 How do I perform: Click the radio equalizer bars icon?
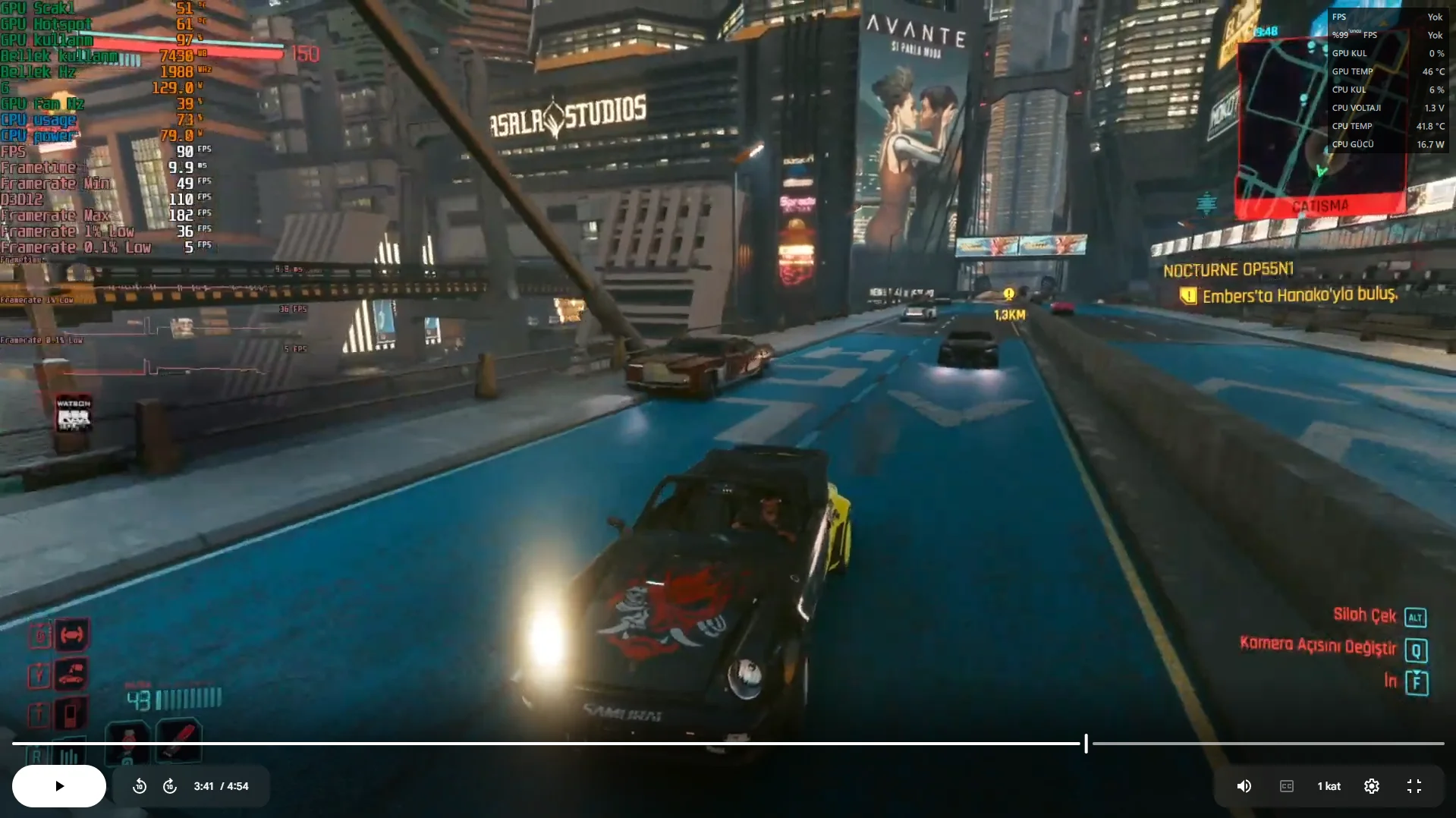click(70, 755)
